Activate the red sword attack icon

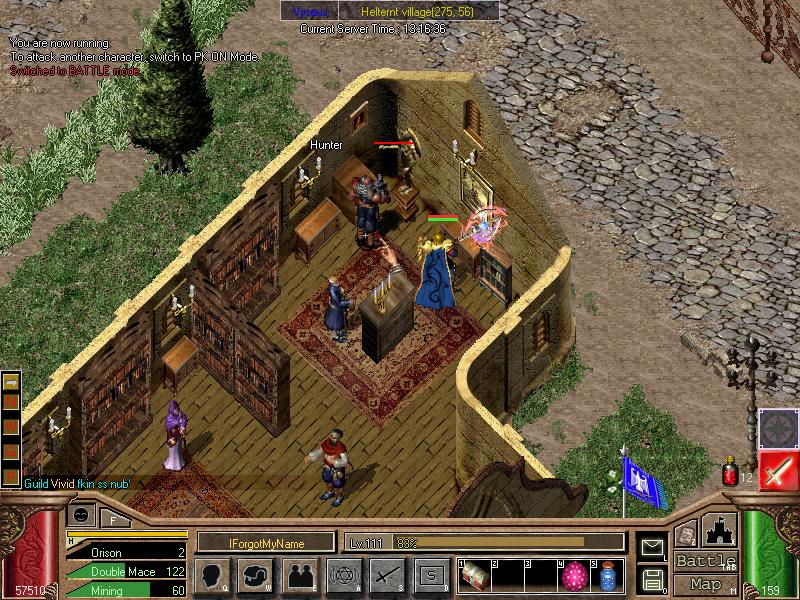[777, 469]
